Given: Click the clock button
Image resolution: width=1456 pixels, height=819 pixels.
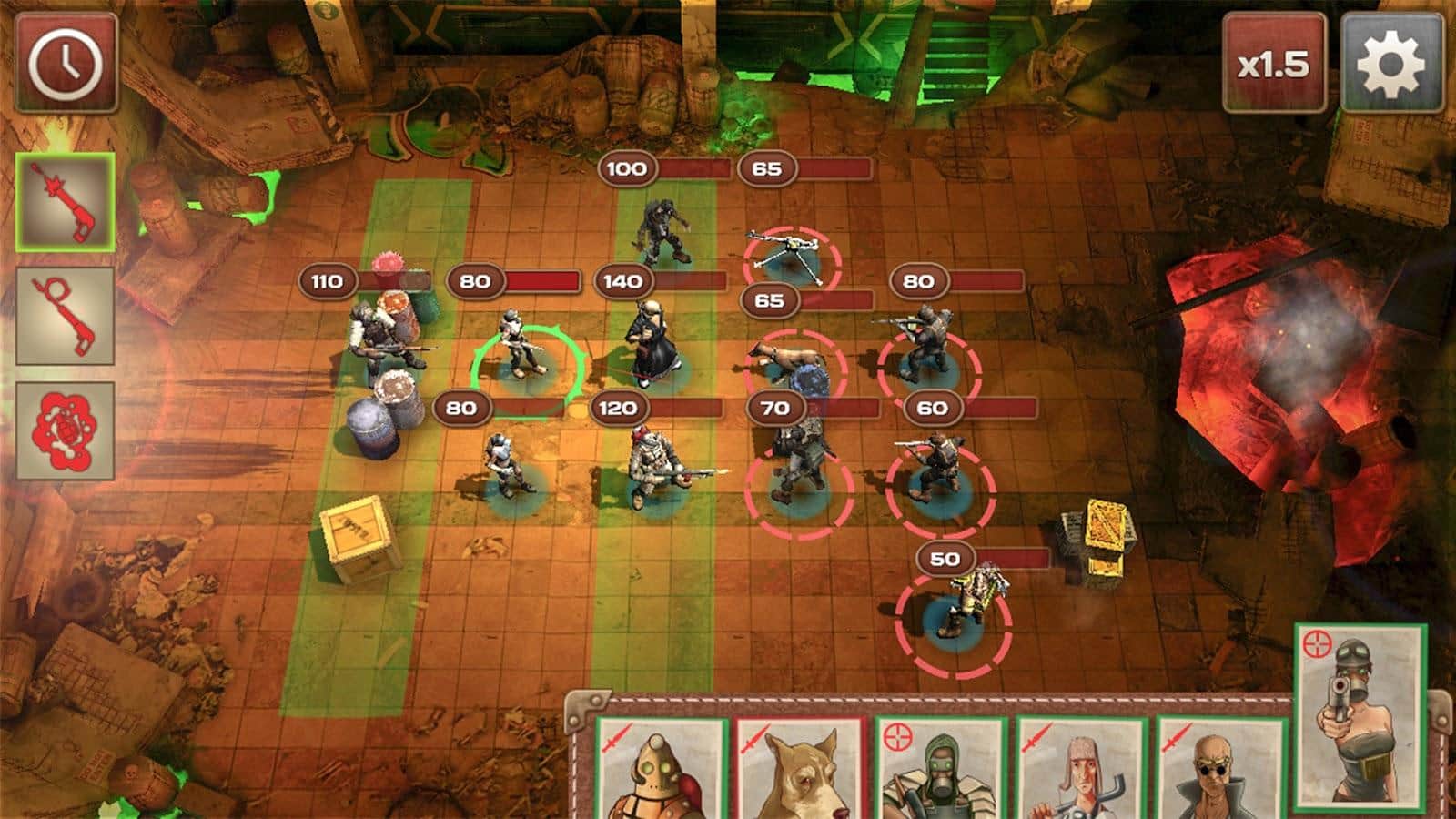Looking at the screenshot, I should click(66, 64).
